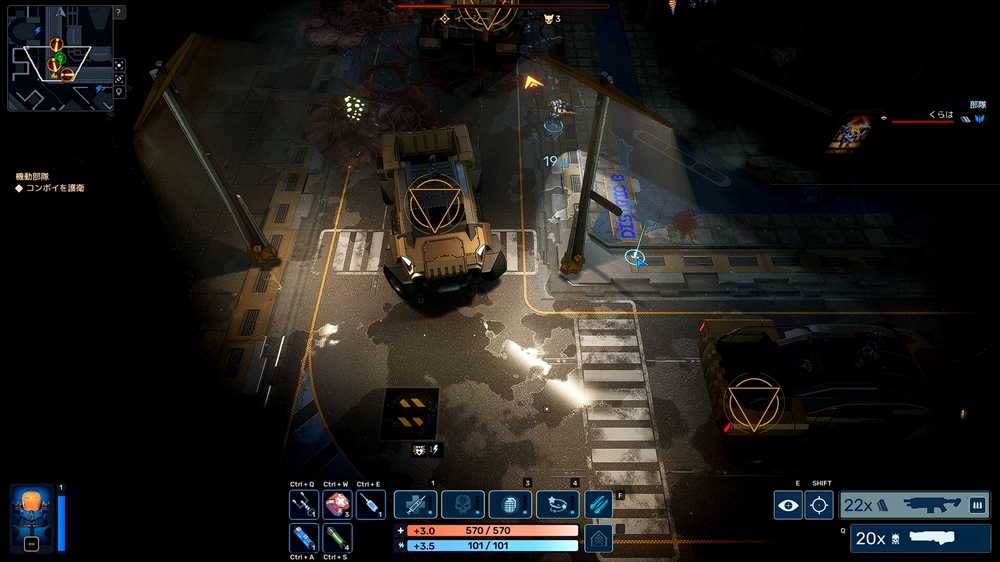Image resolution: width=1000 pixels, height=562 pixels.
Task: Use the tool item in the Ctrl+Q slot
Action: (304, 505)
